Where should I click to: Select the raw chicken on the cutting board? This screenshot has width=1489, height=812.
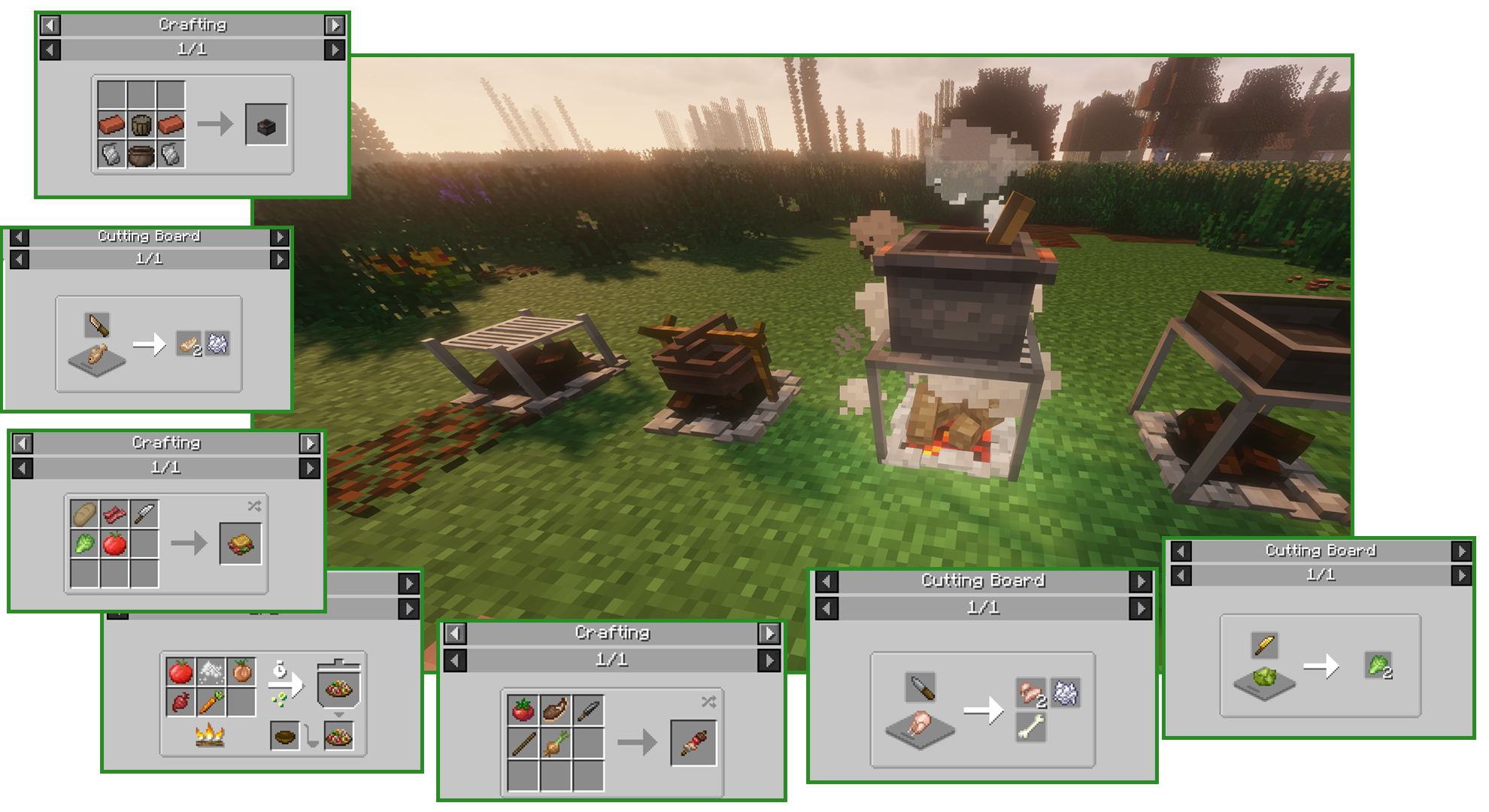point(920,725)
